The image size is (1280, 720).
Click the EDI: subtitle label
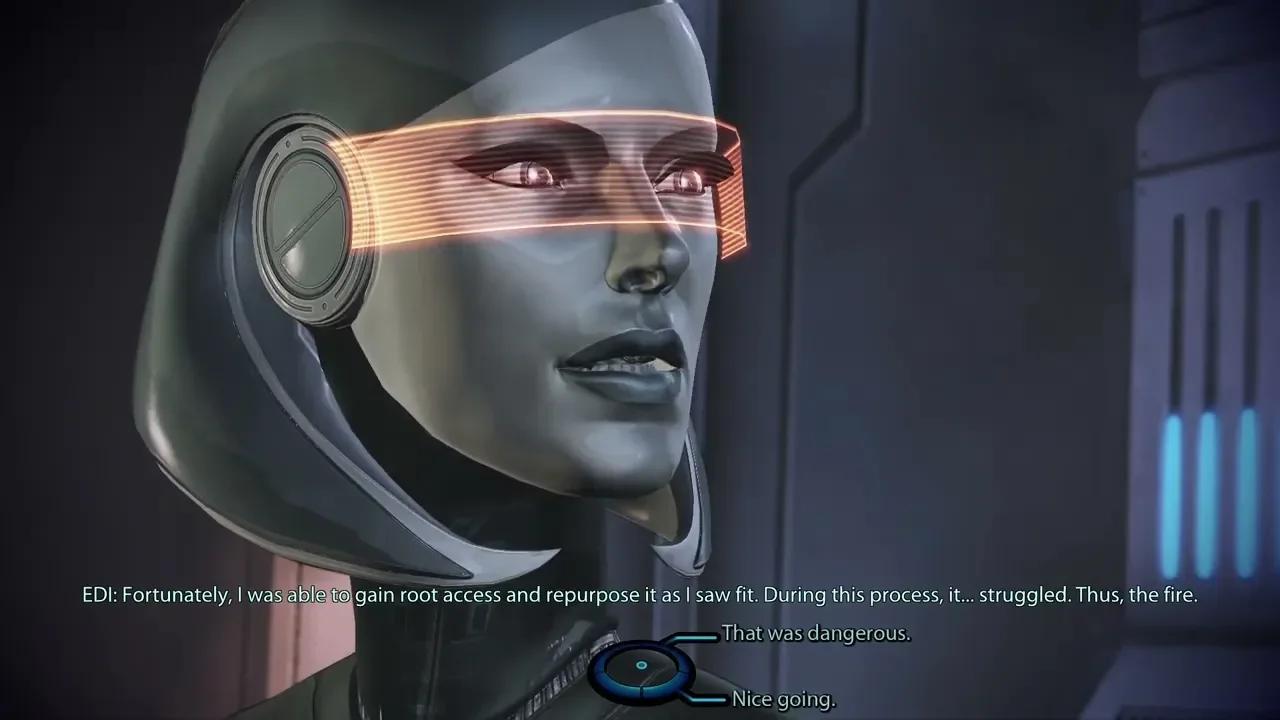100,594
